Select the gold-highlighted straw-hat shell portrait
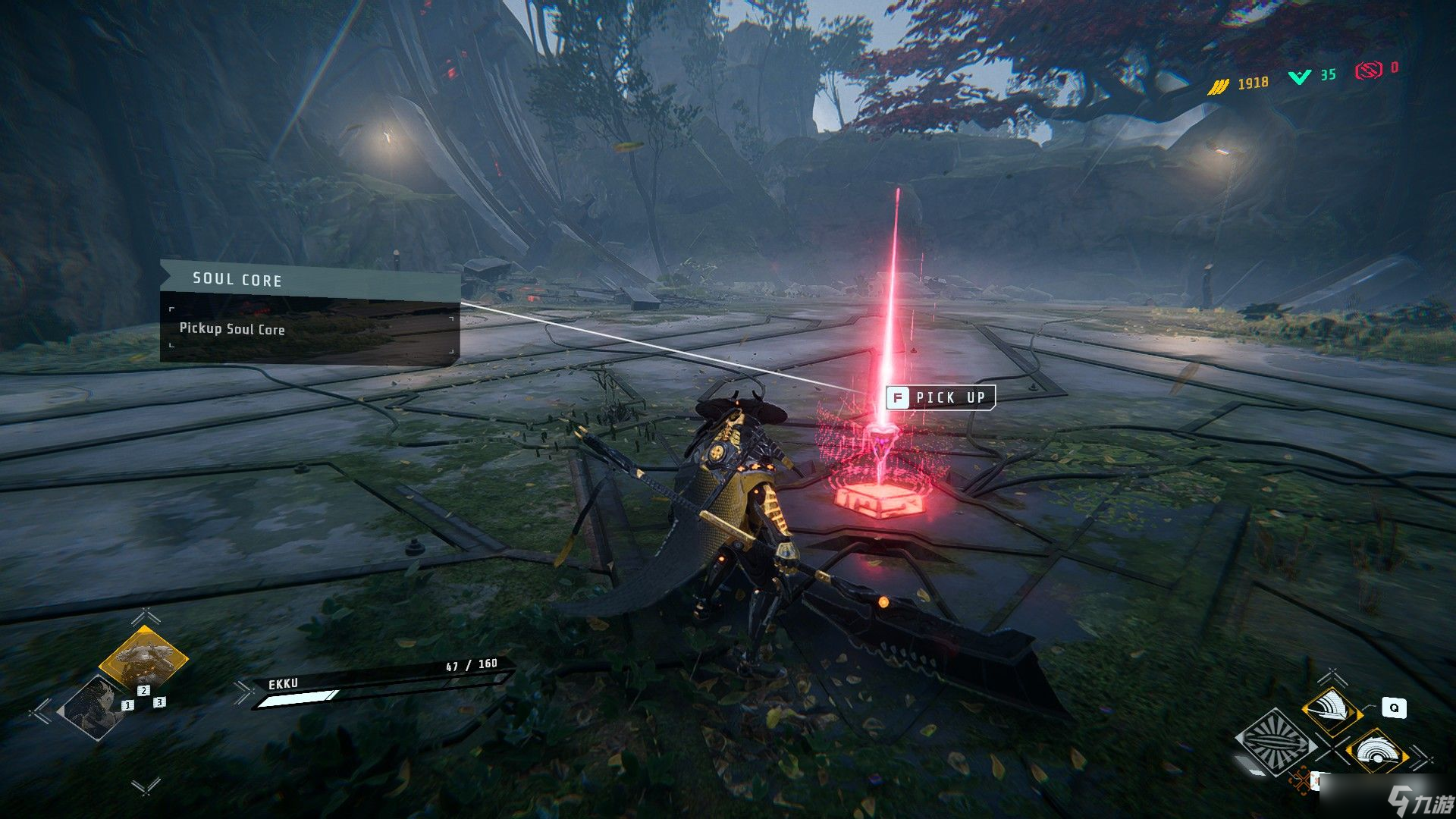The height and width of the screenshot is (819, 1456). (143, 658)
